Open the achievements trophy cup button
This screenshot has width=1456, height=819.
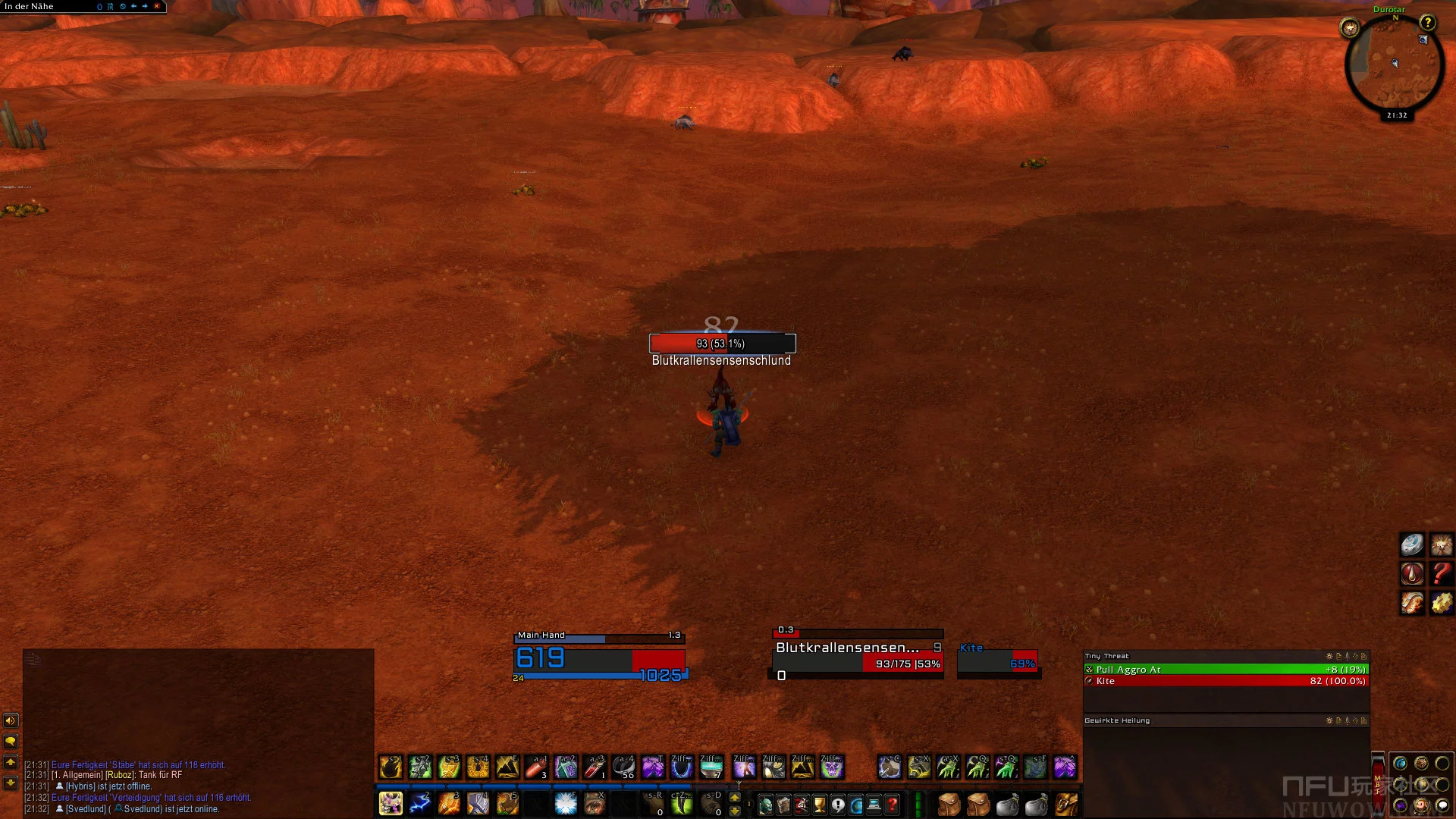pos(820,805)
